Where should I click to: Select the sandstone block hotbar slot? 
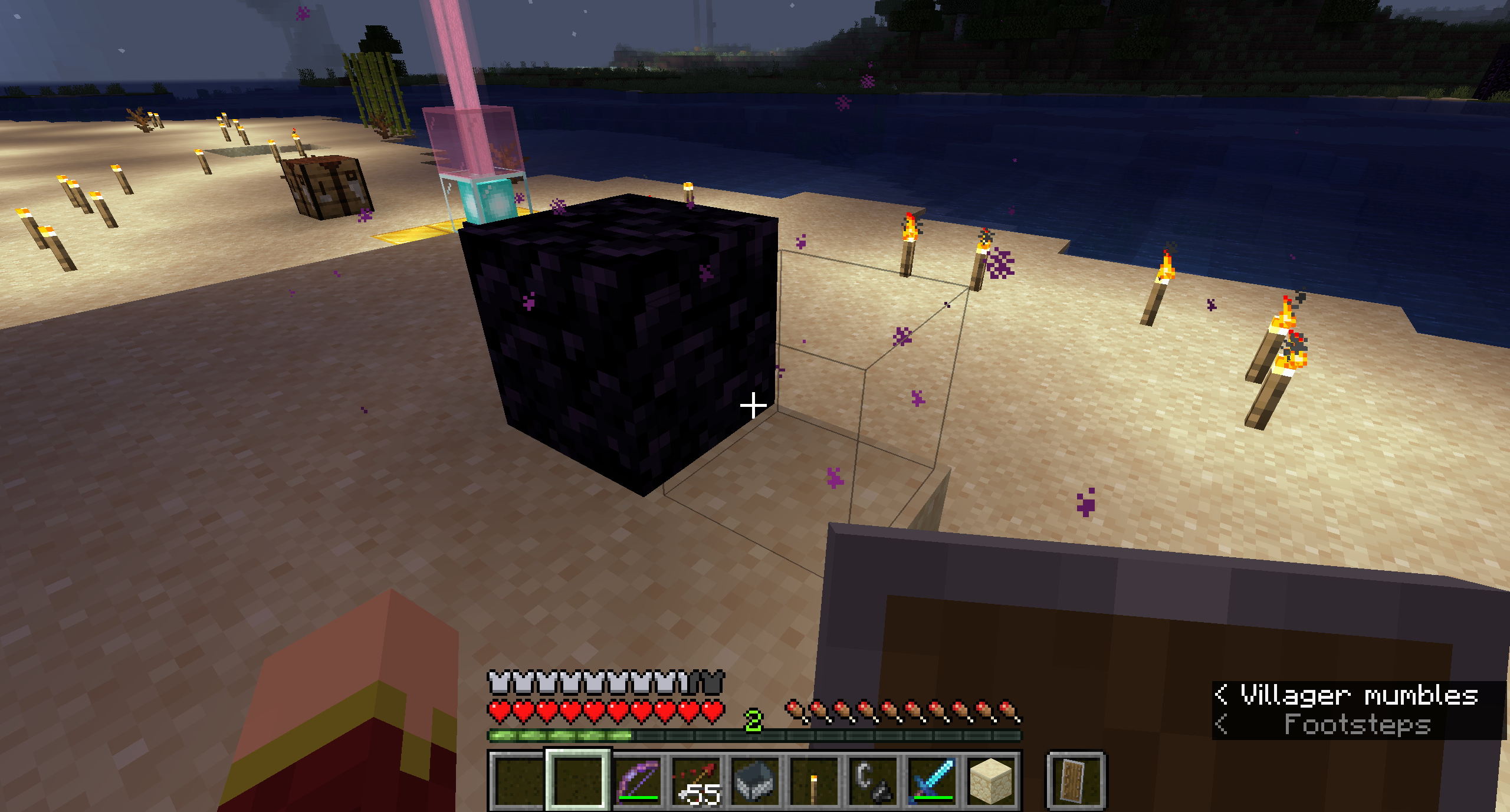tap(992, 781)
